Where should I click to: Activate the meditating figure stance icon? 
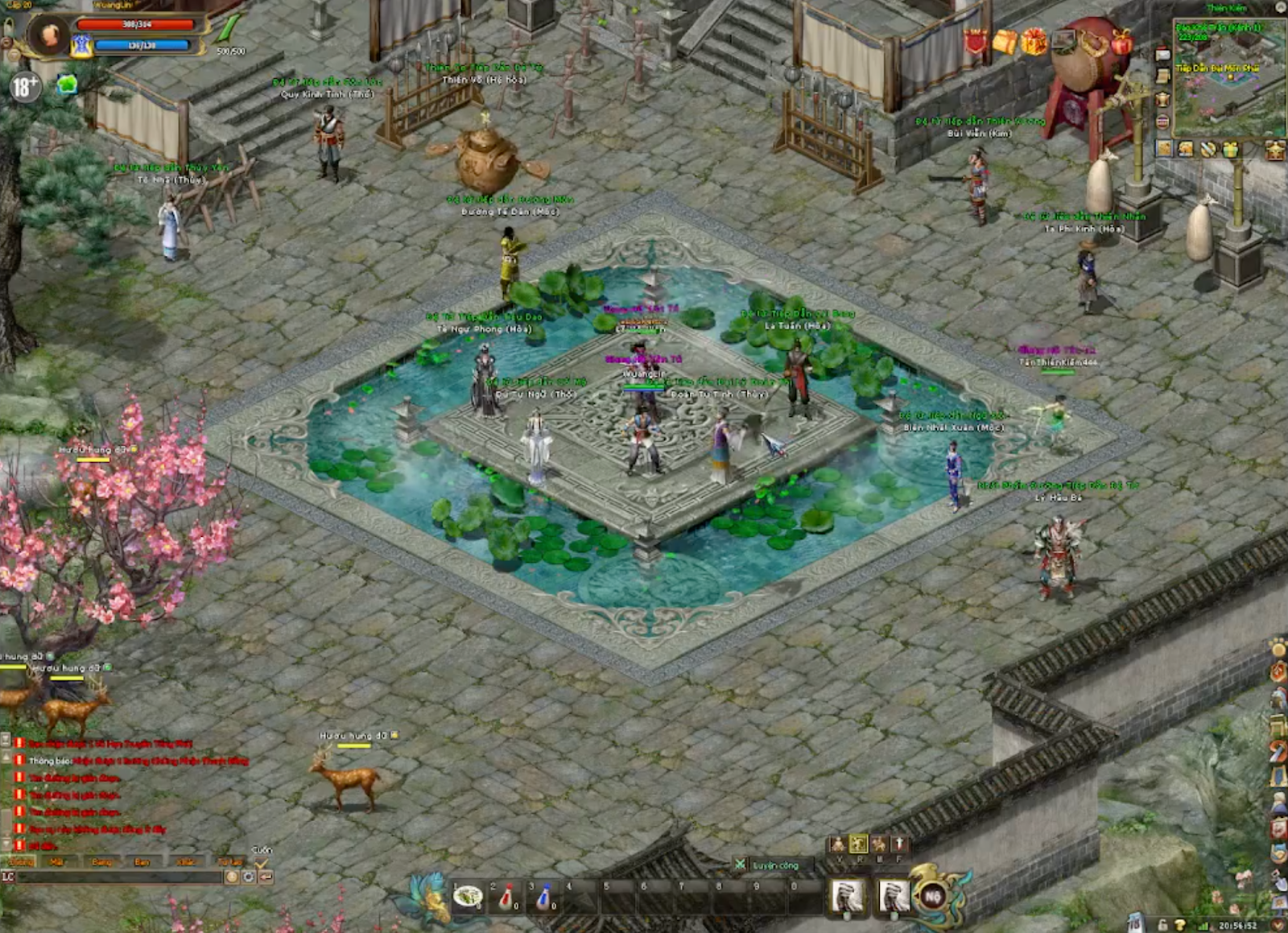tap(838, 844)
